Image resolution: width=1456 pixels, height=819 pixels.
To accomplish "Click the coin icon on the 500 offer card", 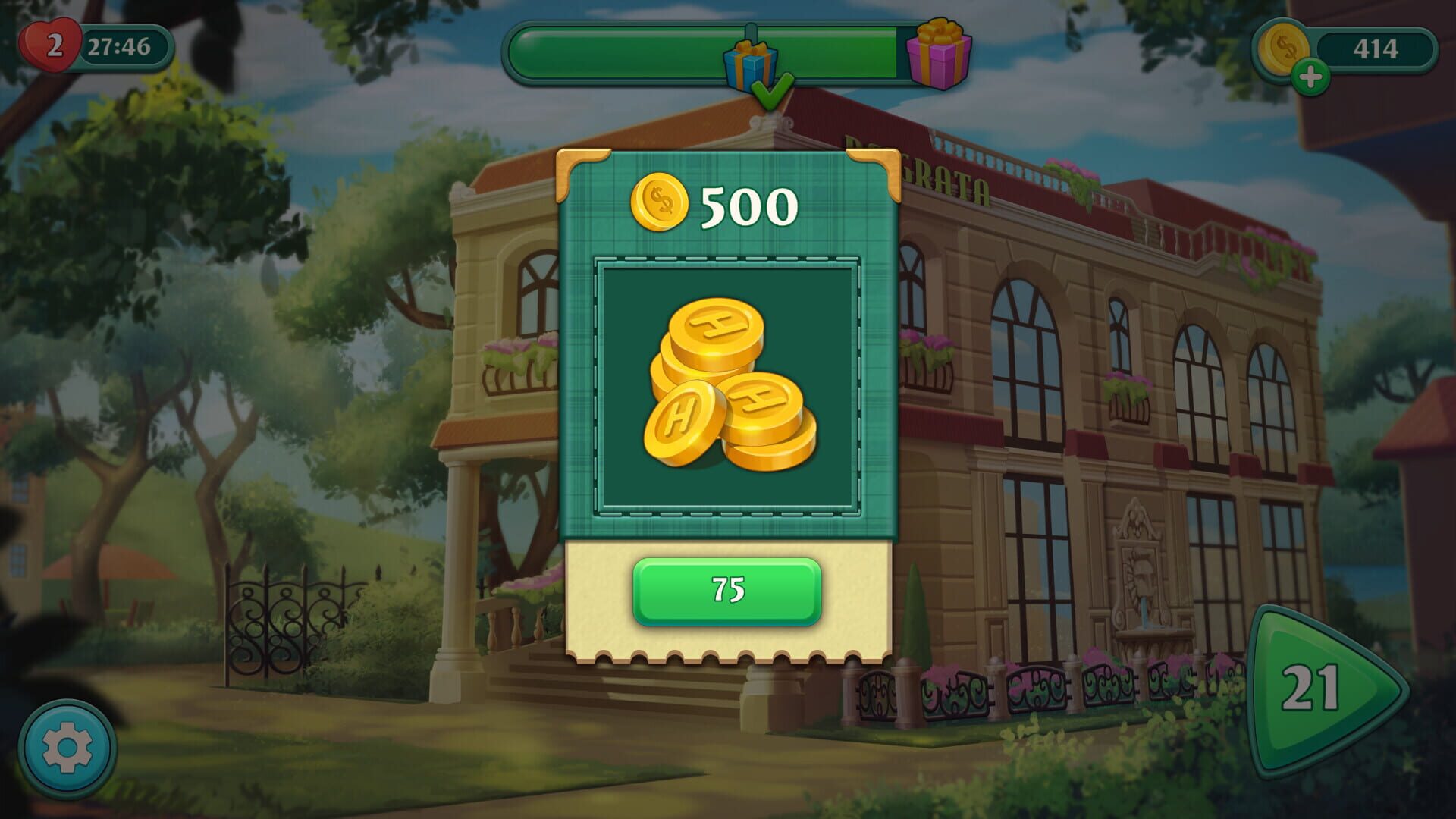I will 660,203.
